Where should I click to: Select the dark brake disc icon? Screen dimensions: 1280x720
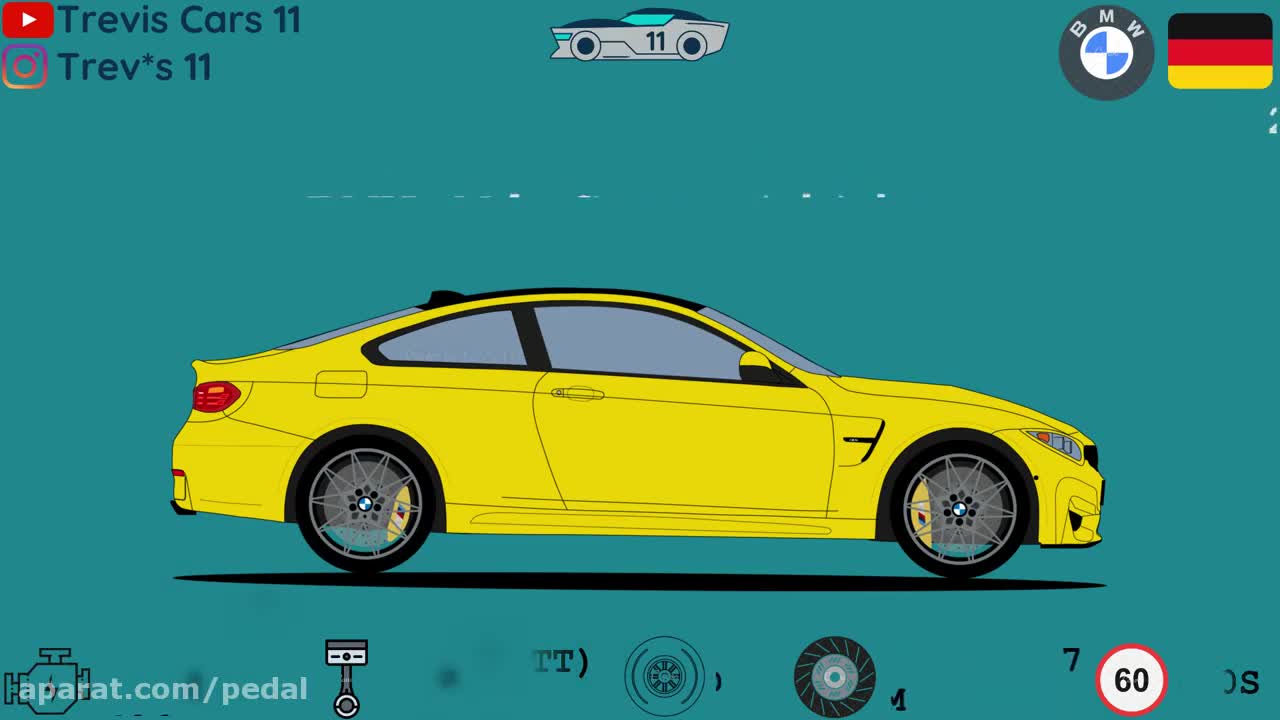pos(834,677)
